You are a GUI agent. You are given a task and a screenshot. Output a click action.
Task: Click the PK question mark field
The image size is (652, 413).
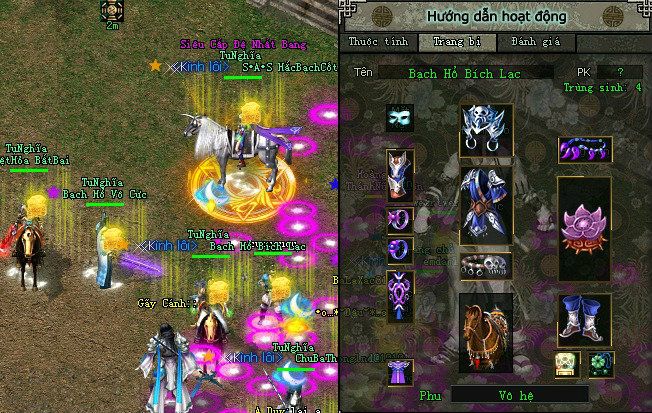(x=623, y=72)
